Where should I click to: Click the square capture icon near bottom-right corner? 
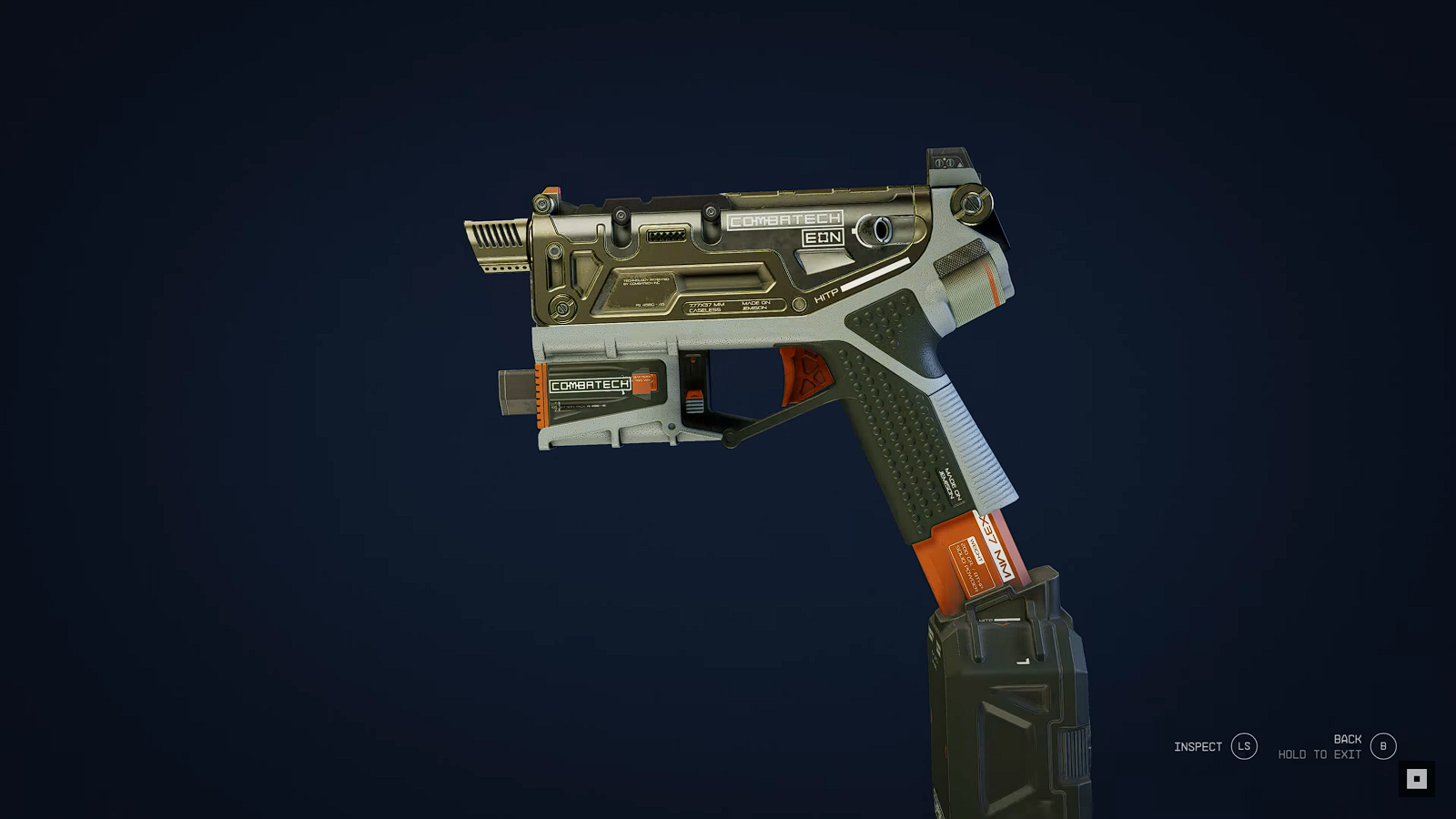point(1416,778)
